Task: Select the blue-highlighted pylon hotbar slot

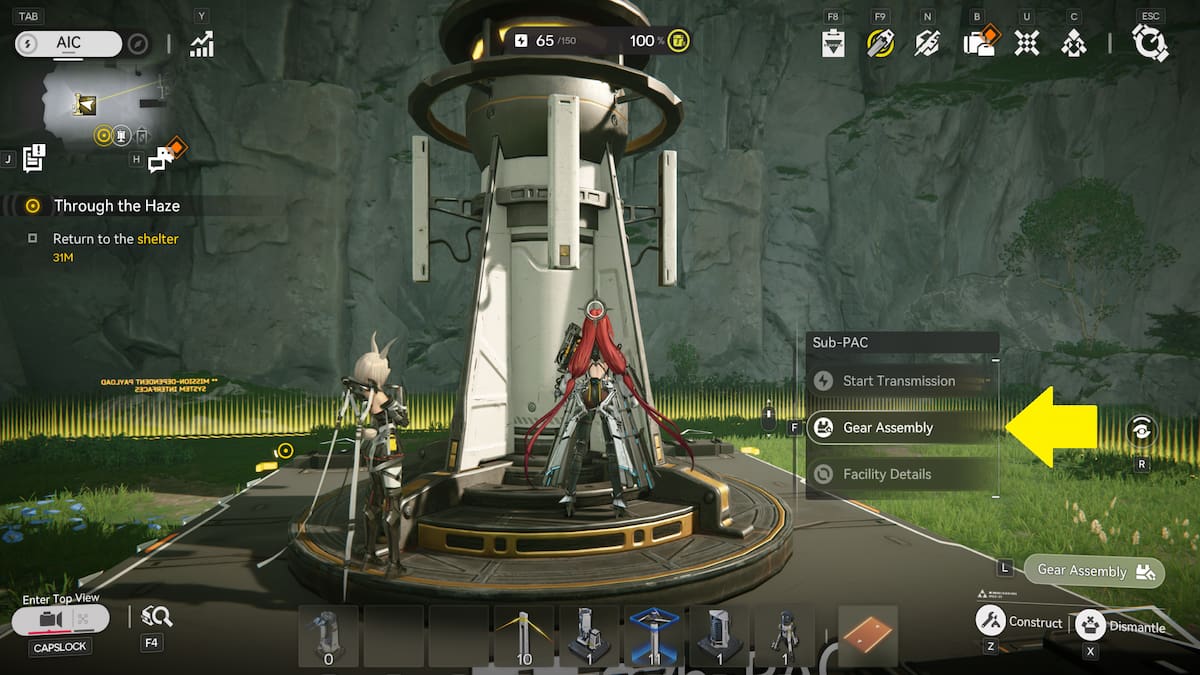Action: tap(653, 635)
